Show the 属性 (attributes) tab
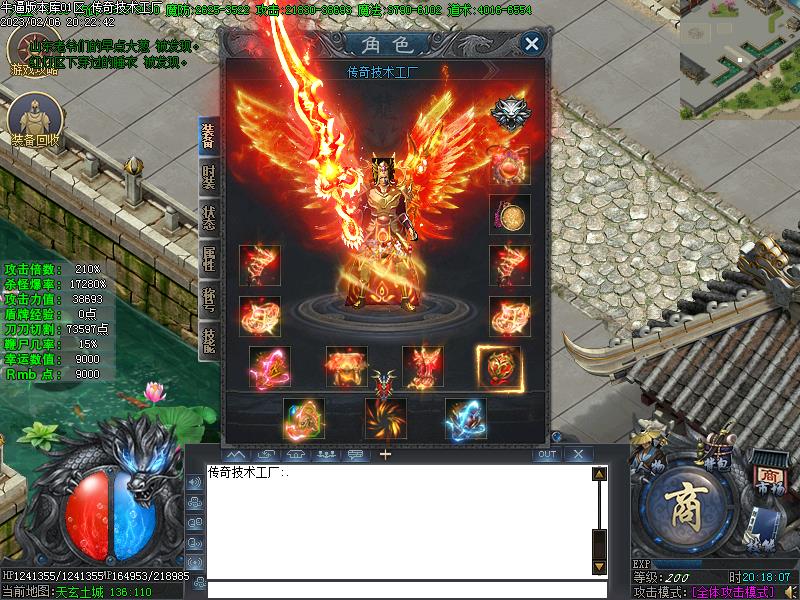800x600 pixels. tap(208, 258)
